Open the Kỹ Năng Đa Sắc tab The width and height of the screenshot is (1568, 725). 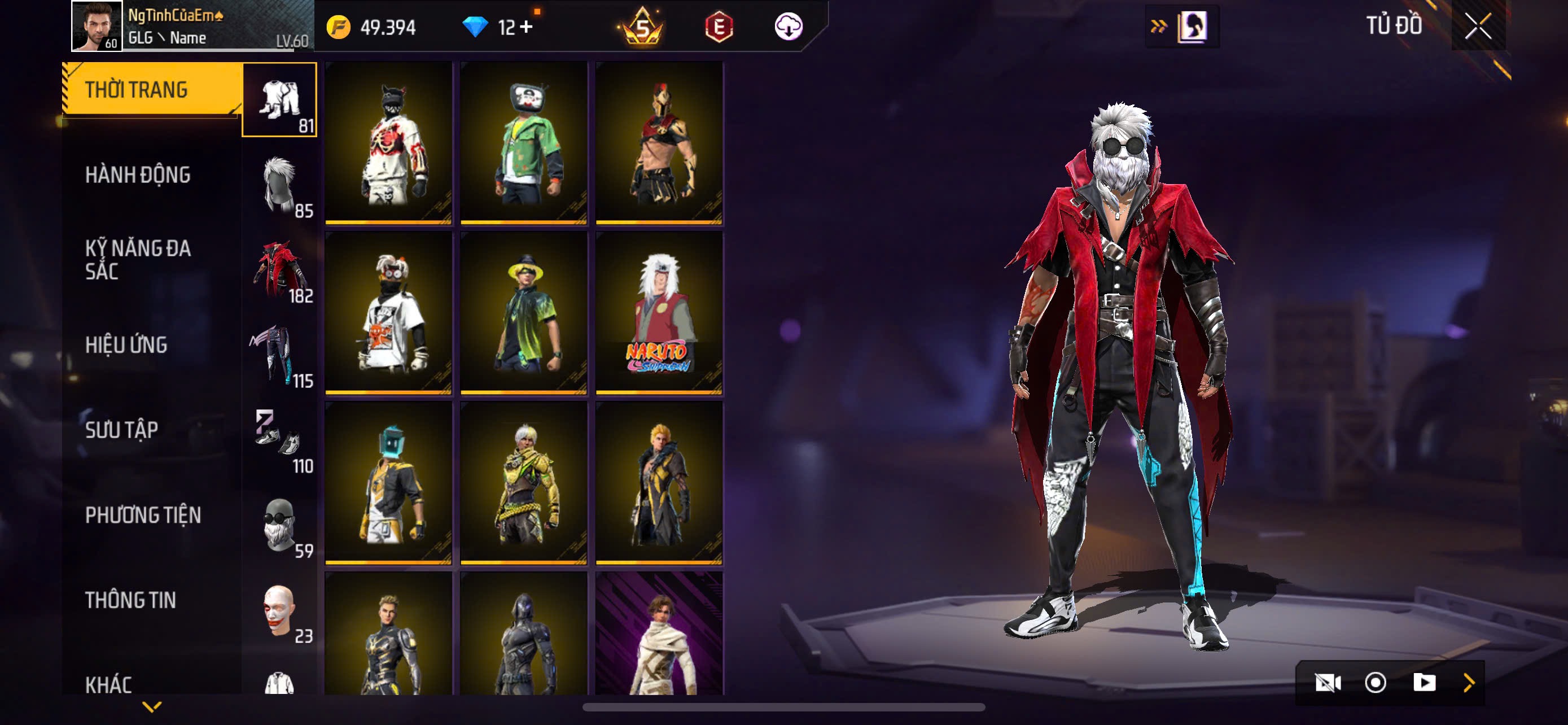[138, 259]
